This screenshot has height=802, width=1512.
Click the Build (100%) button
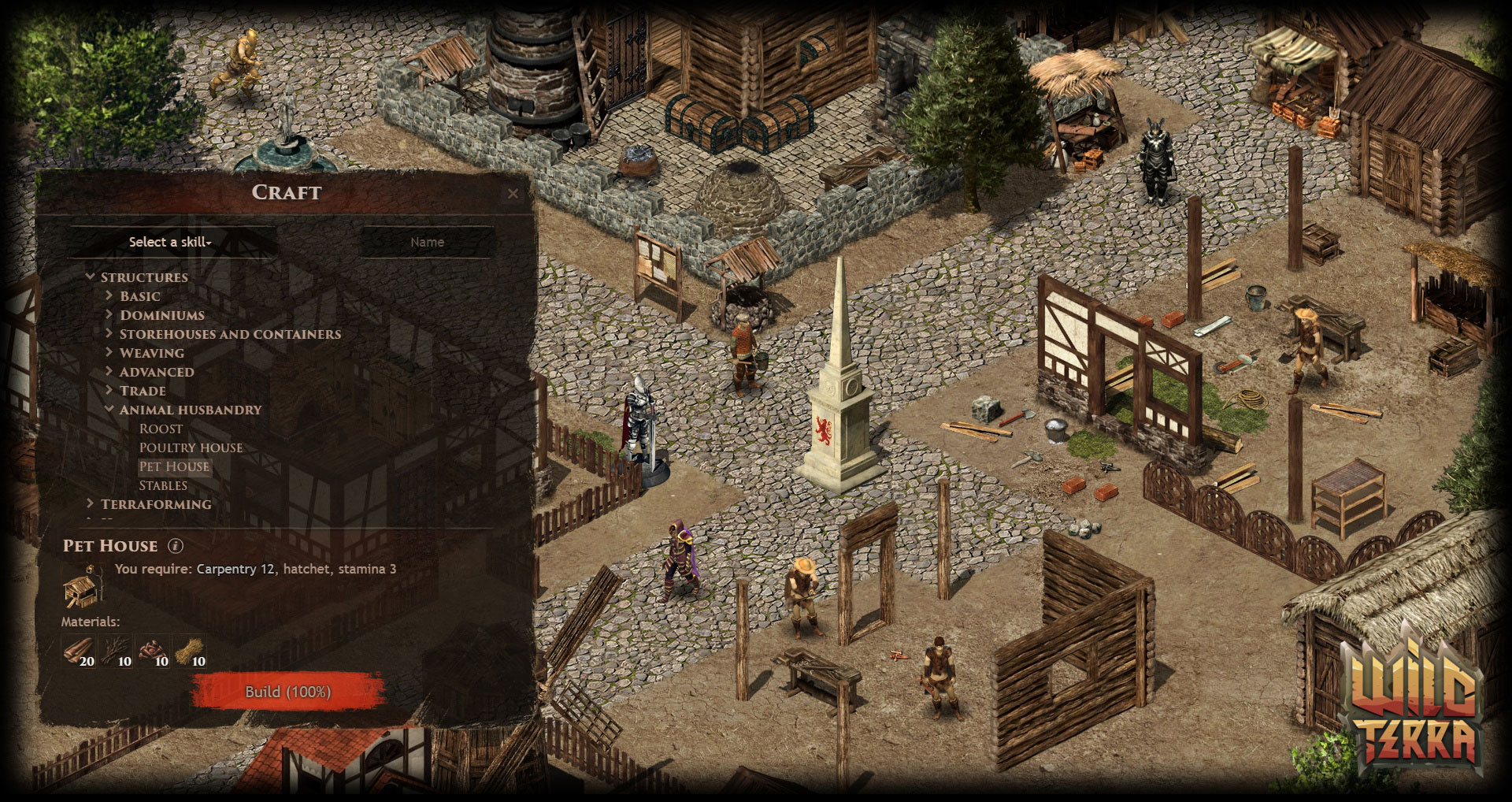[x=287, y=692]
